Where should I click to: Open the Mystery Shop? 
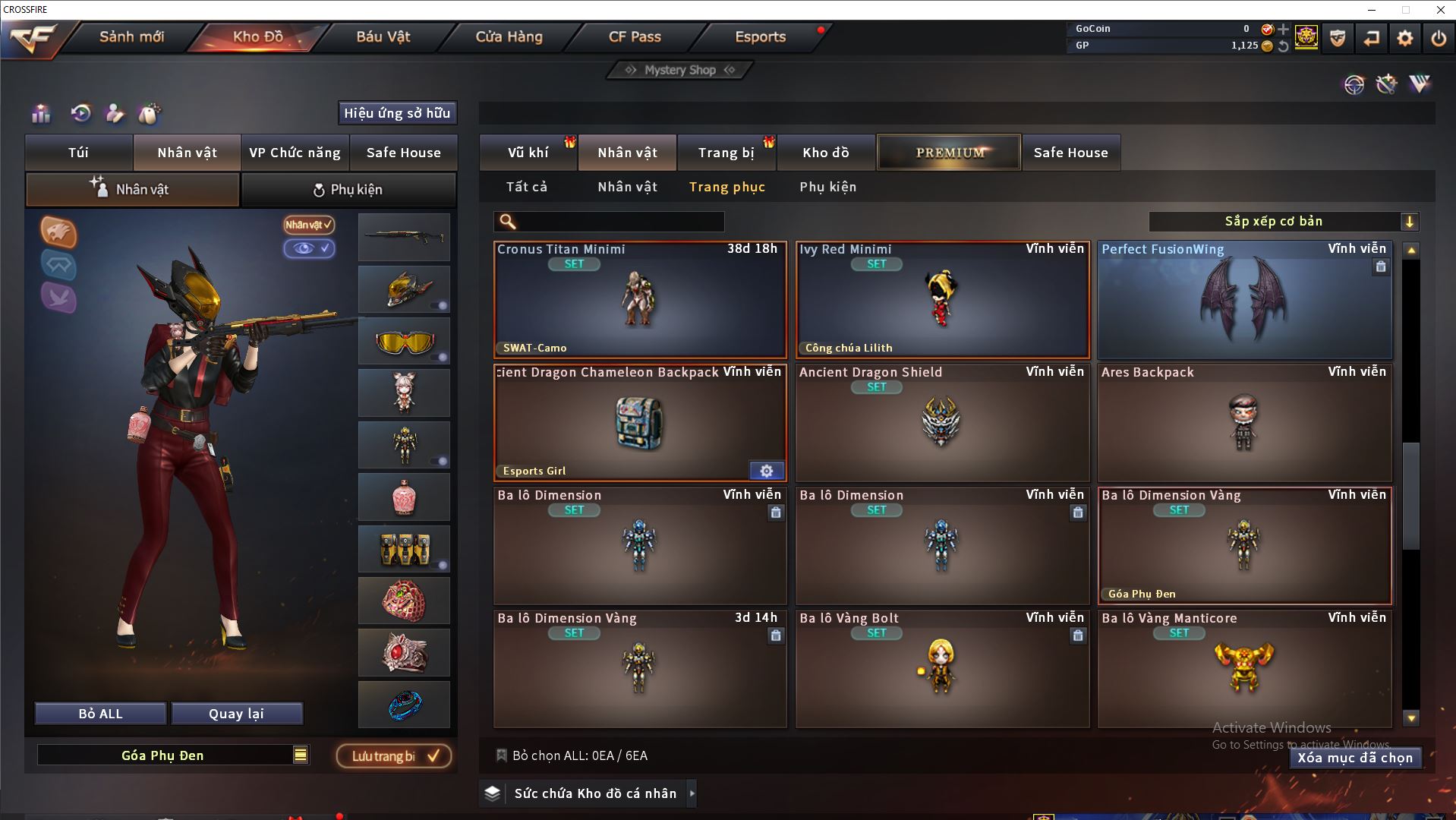point(680,70)
